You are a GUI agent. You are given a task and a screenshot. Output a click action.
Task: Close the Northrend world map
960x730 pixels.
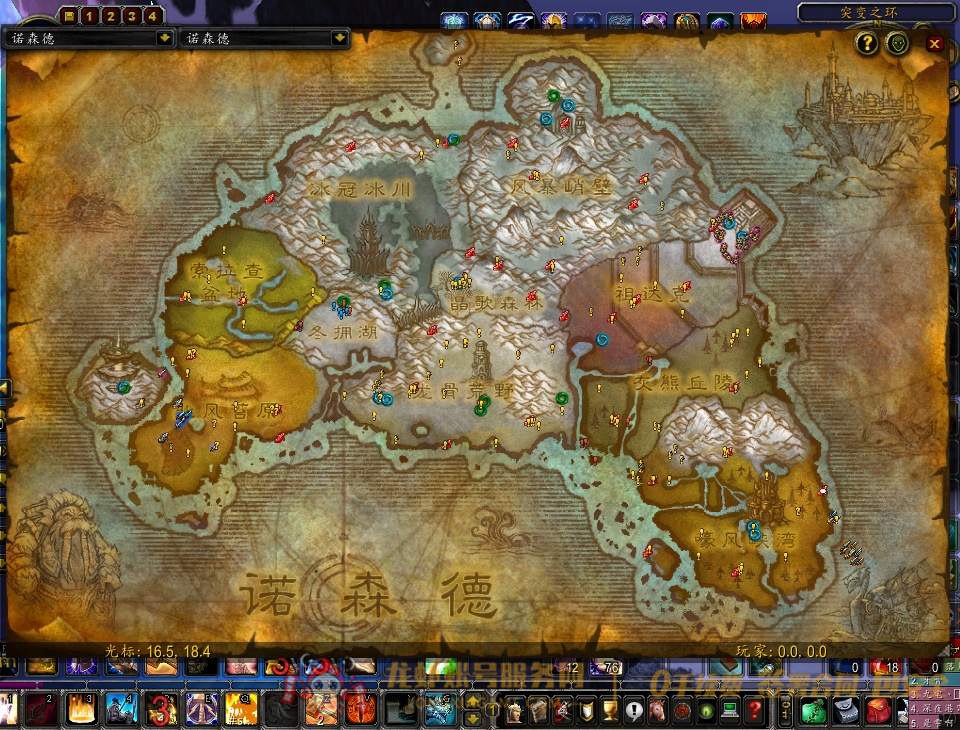tap(934, 44)
